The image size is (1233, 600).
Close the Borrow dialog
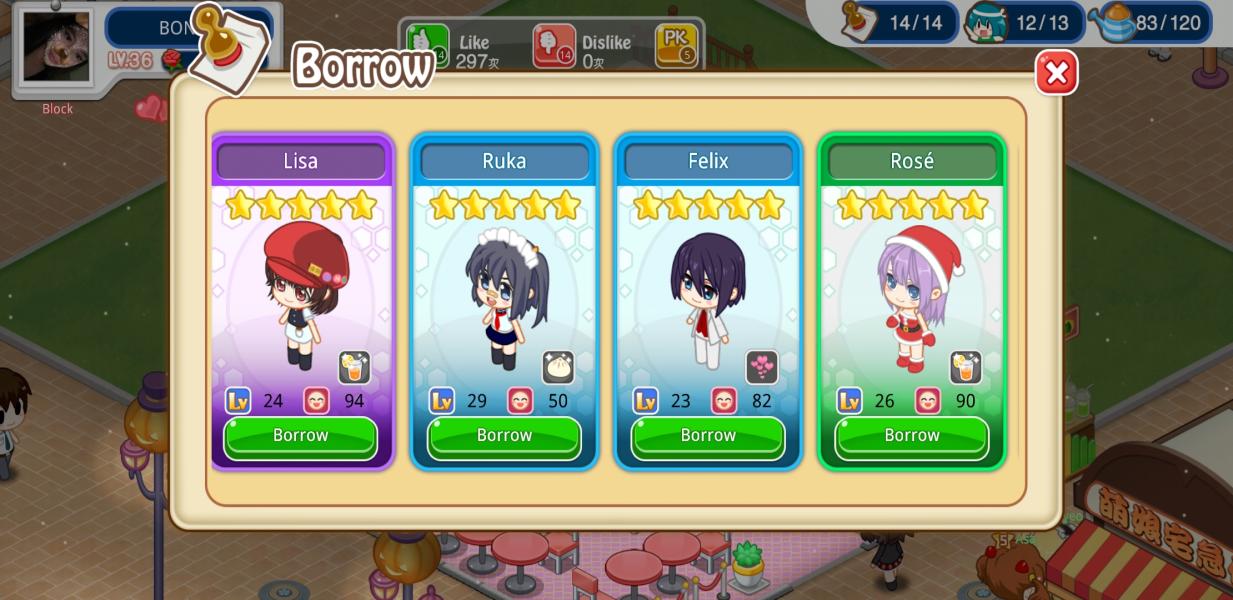[x=1056, y=73]
